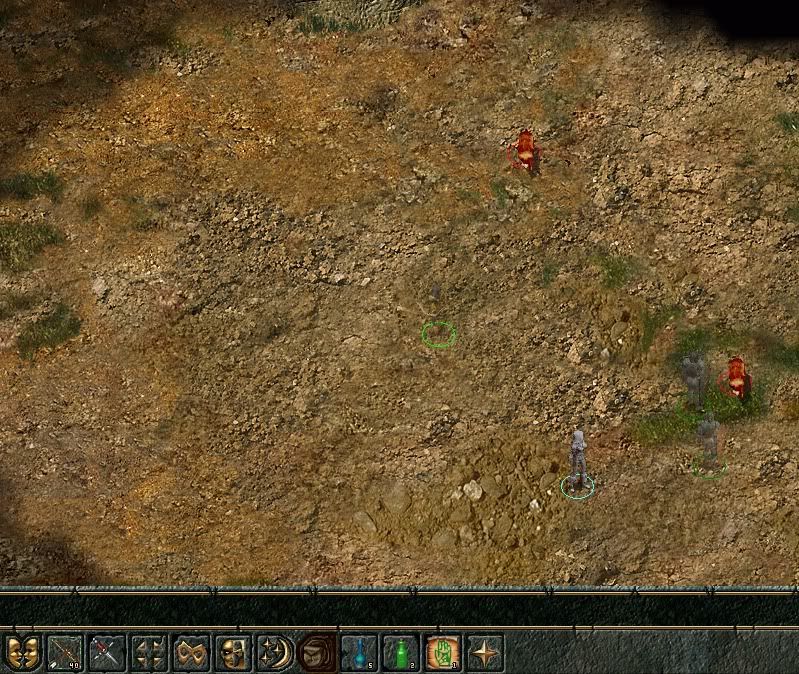Viewport: 799px width, 674px height.
Task: Activate the four-arrows formation button
Action: [x=149, y=653]
